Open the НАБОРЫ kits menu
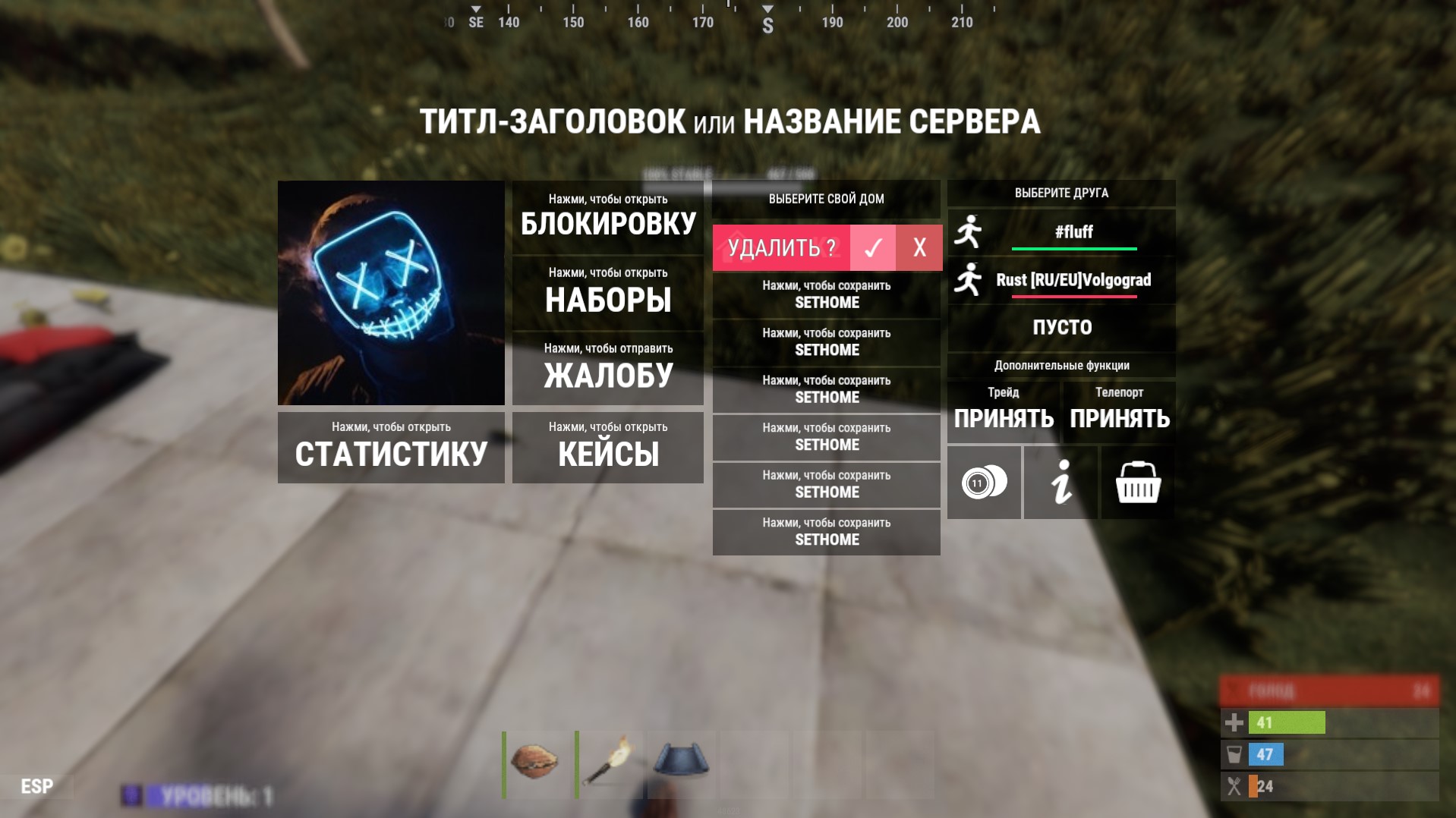Screen dimensions: 1456x818 click(607, 292)
